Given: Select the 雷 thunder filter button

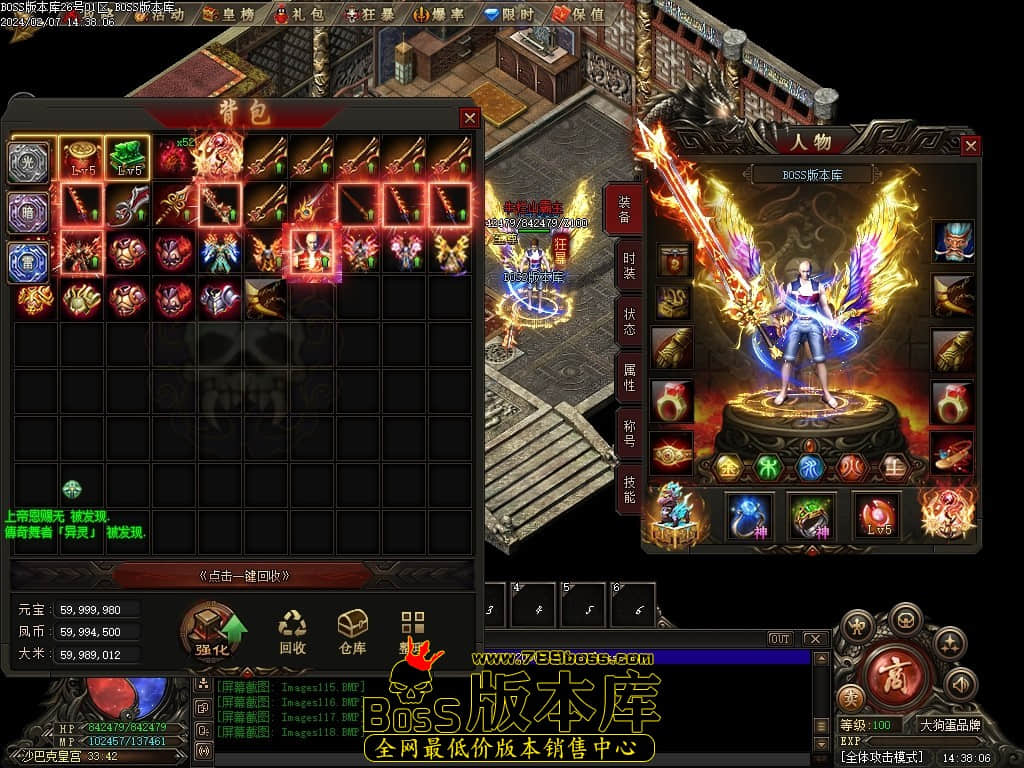Looking at the screenshot, I should pos(28,261).
